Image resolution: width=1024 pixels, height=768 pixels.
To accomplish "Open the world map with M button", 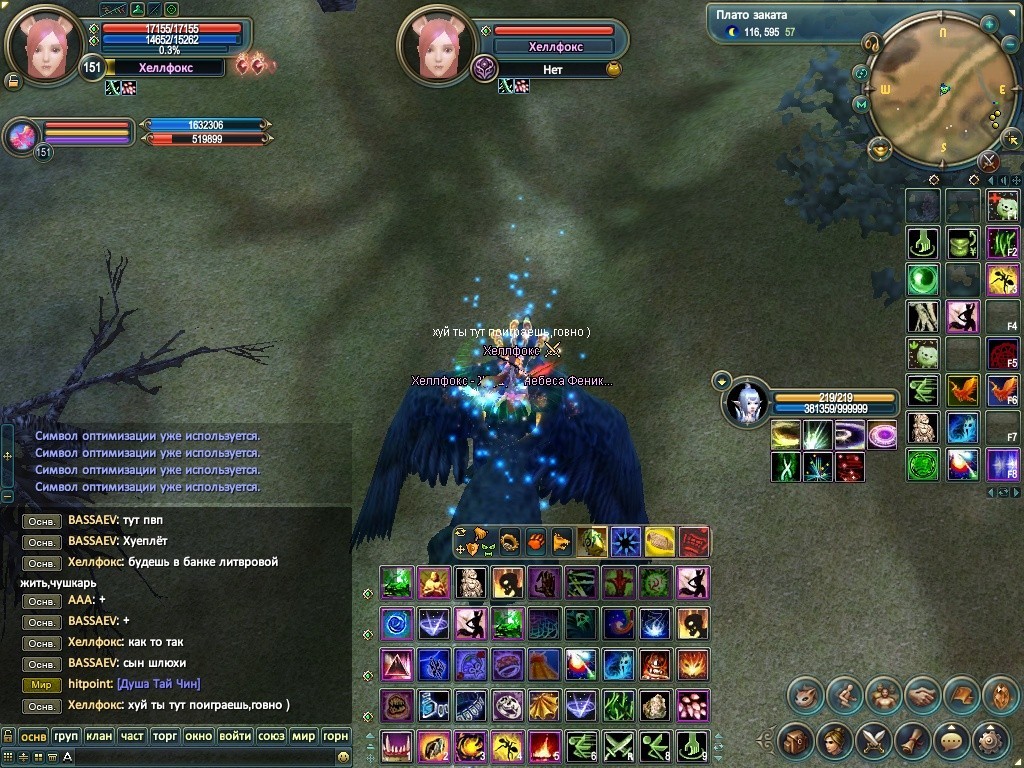I will point(860,103).
